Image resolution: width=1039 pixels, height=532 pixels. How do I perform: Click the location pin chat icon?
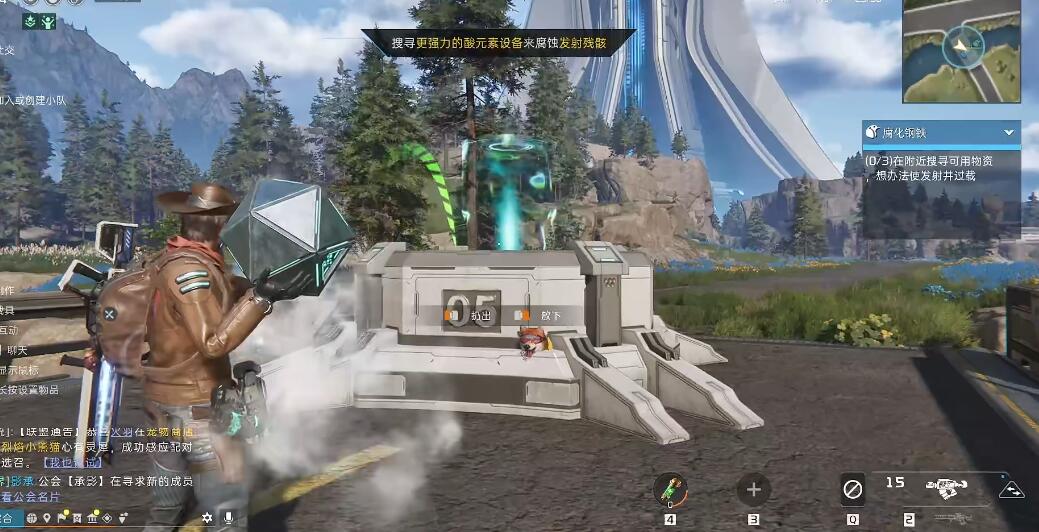pos(46,517)
